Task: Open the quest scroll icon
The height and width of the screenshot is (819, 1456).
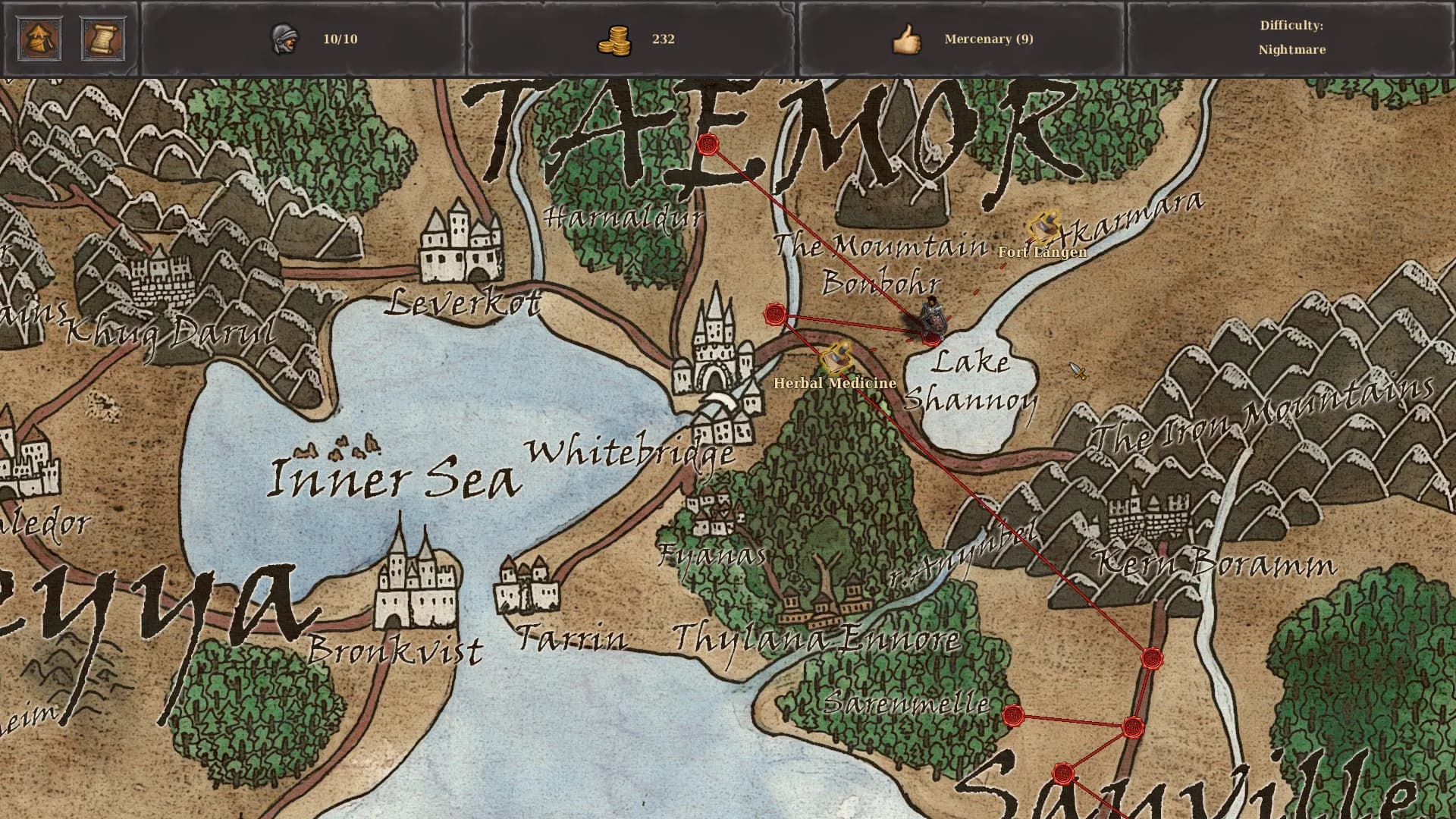Action: [x=105, y=39]
